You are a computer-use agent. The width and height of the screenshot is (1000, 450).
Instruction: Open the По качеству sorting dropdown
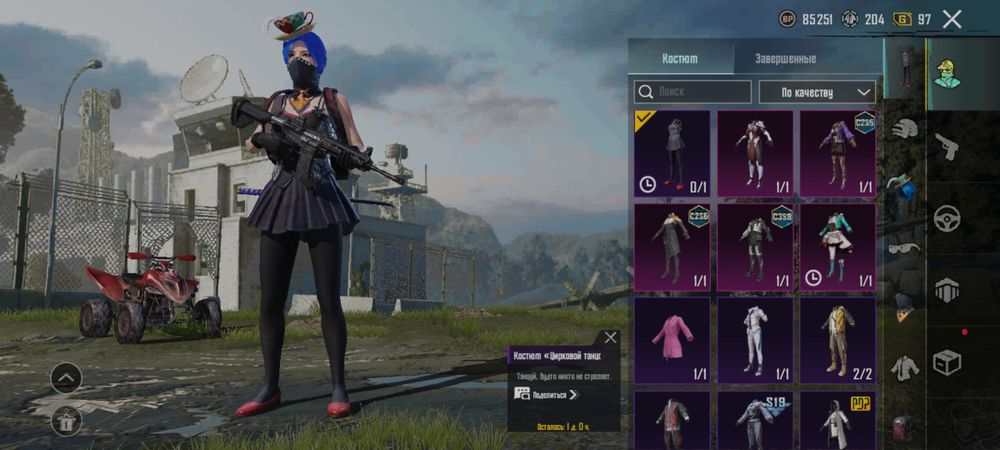(816, 92)
